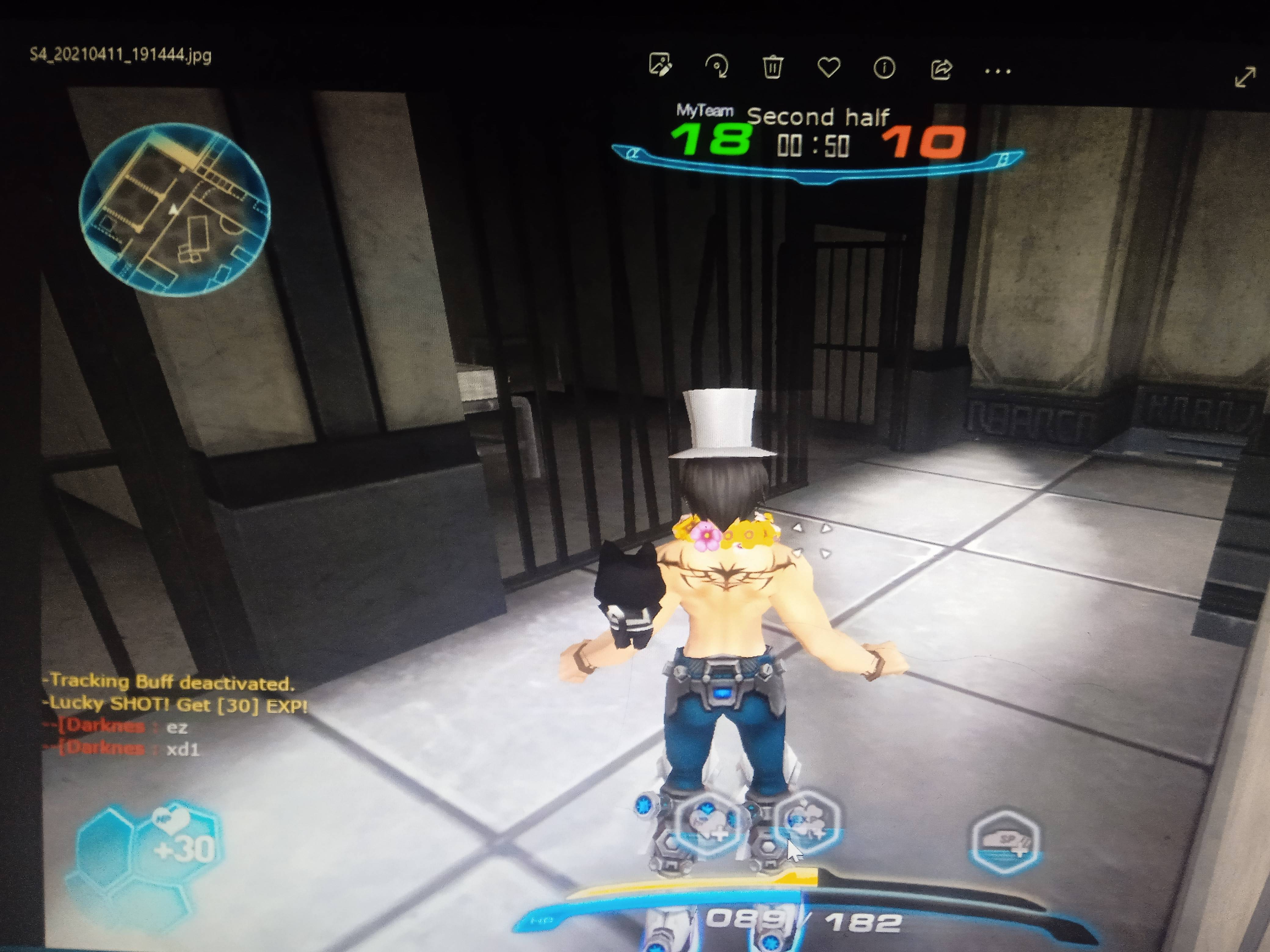Delete the photo with the trash icon
Viewport: 1270px width, 952px height.
pyautogui.click(x=772, y=68)
